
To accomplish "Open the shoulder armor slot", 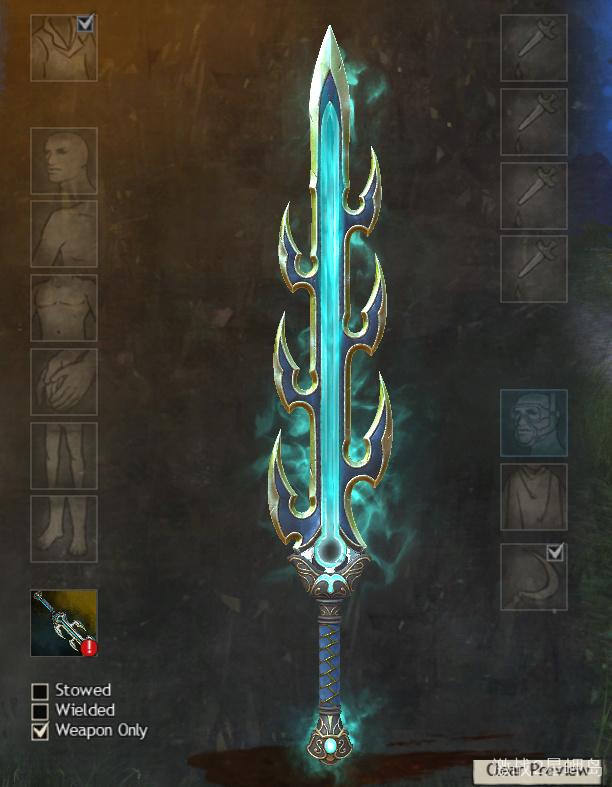I will click(x=64, y=234).
